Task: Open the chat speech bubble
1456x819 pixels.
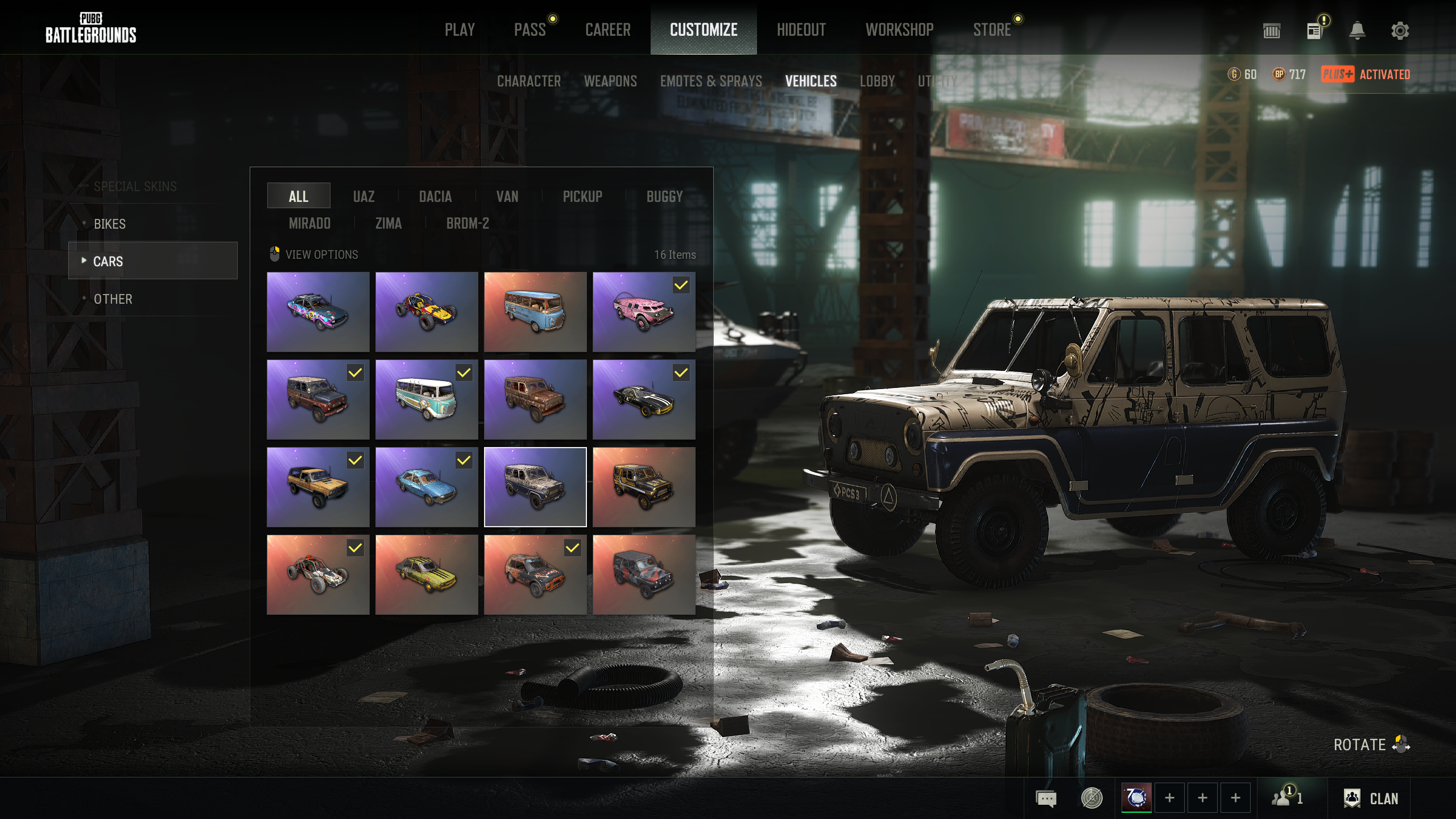Action: (x=1046, y=799)
